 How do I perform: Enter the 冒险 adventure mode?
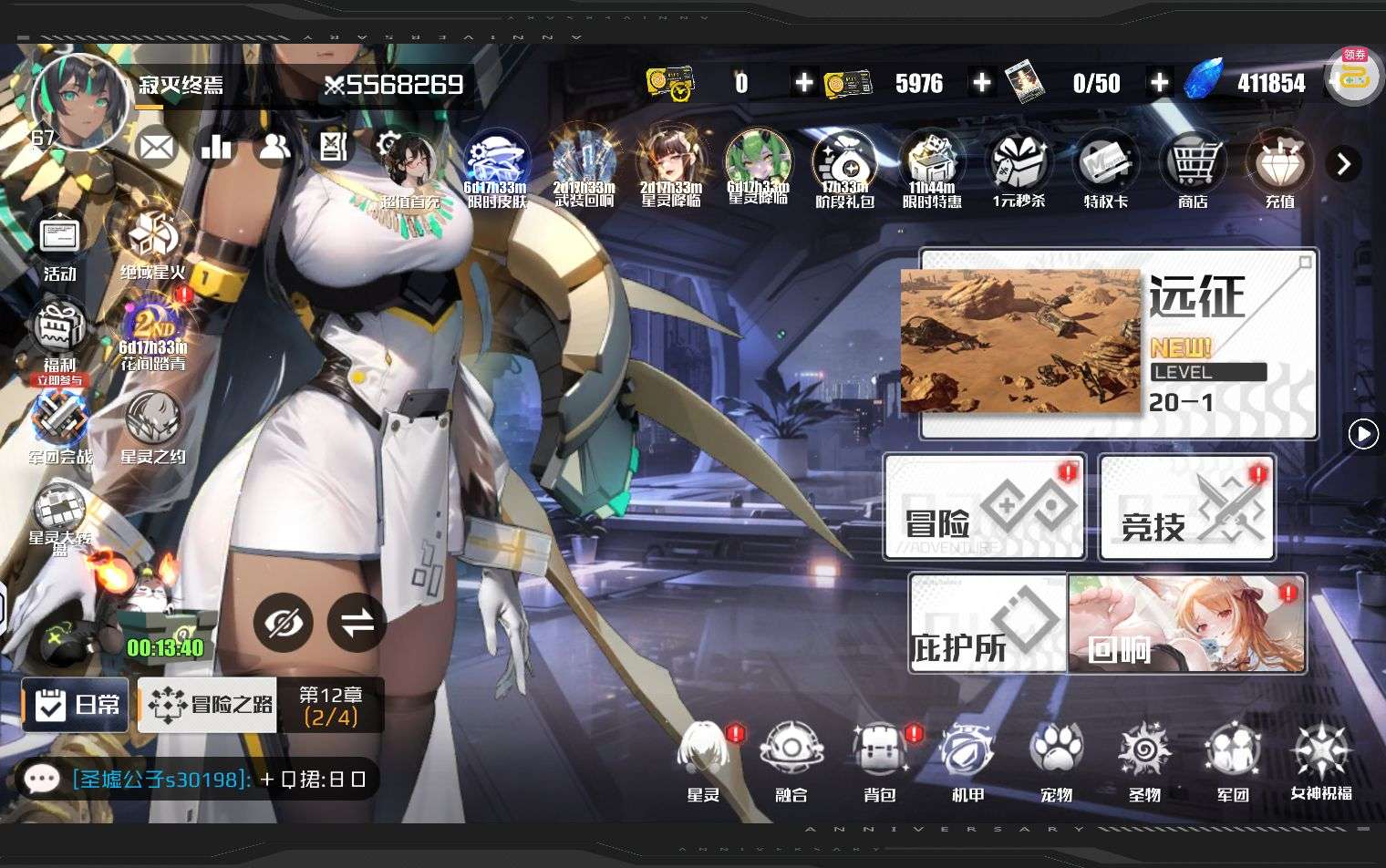[985, 507]
